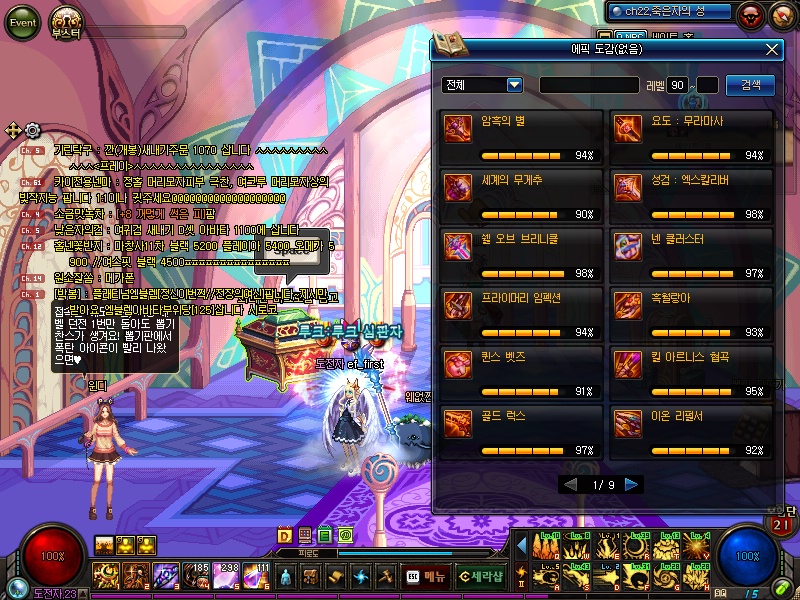This screenshot has height=600, width=800.
Task: Open the 세라샵 cash shop
Action: pyautogui.click(x=481, y=576)
